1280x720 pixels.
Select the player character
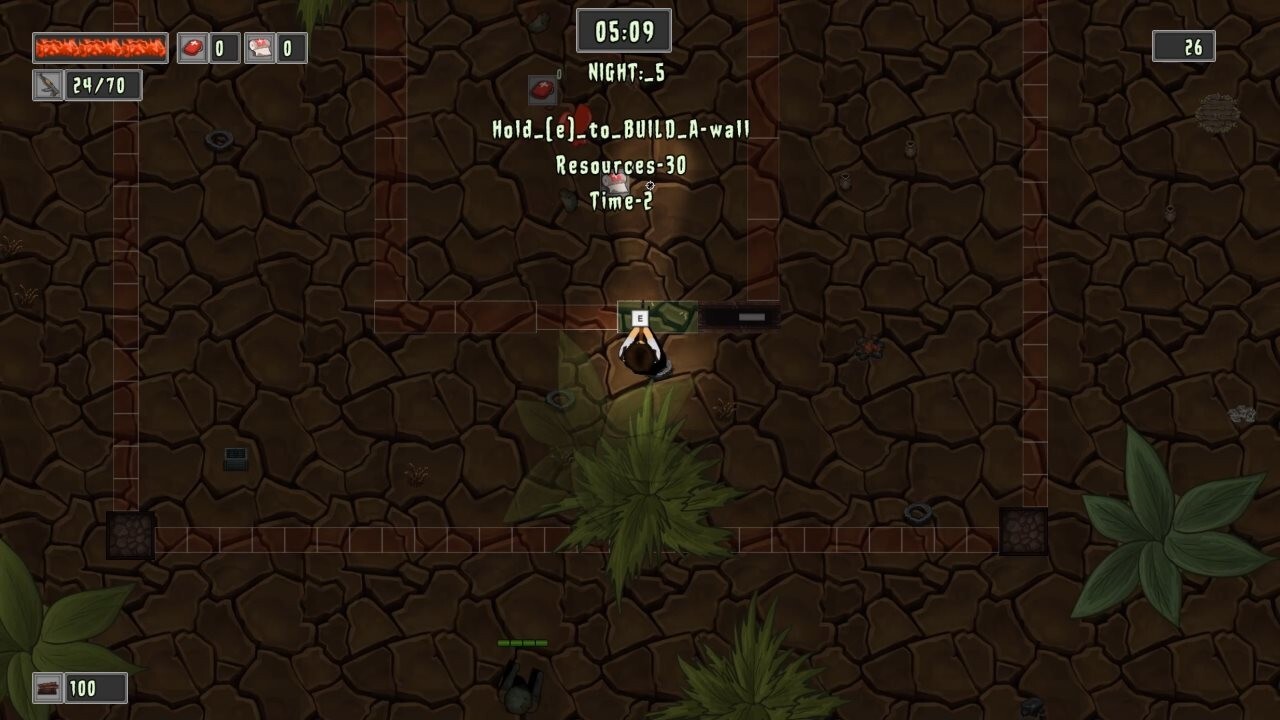pos(644,358)
